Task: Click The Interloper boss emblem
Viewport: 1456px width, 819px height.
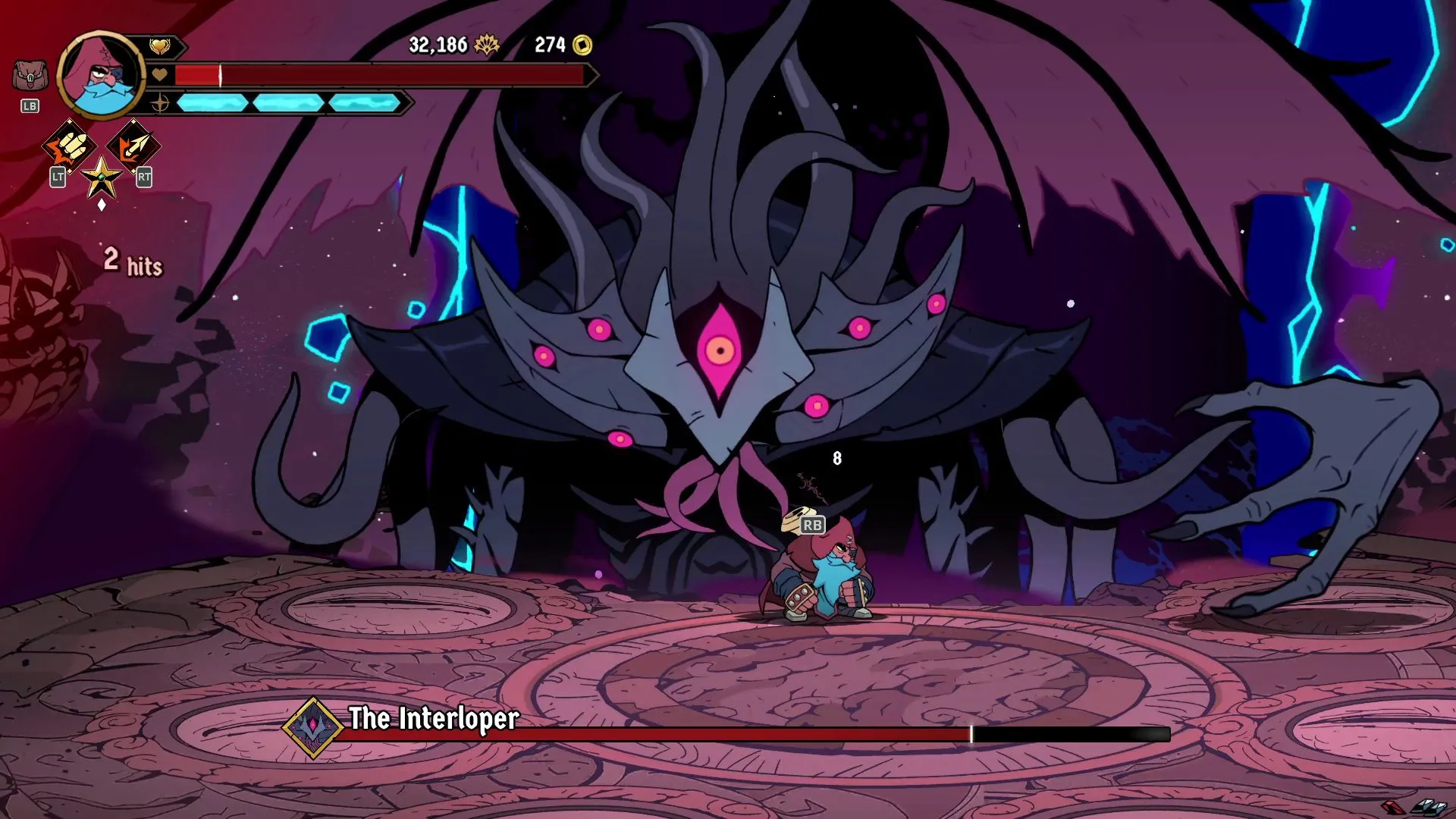Action: coord(313,728)
